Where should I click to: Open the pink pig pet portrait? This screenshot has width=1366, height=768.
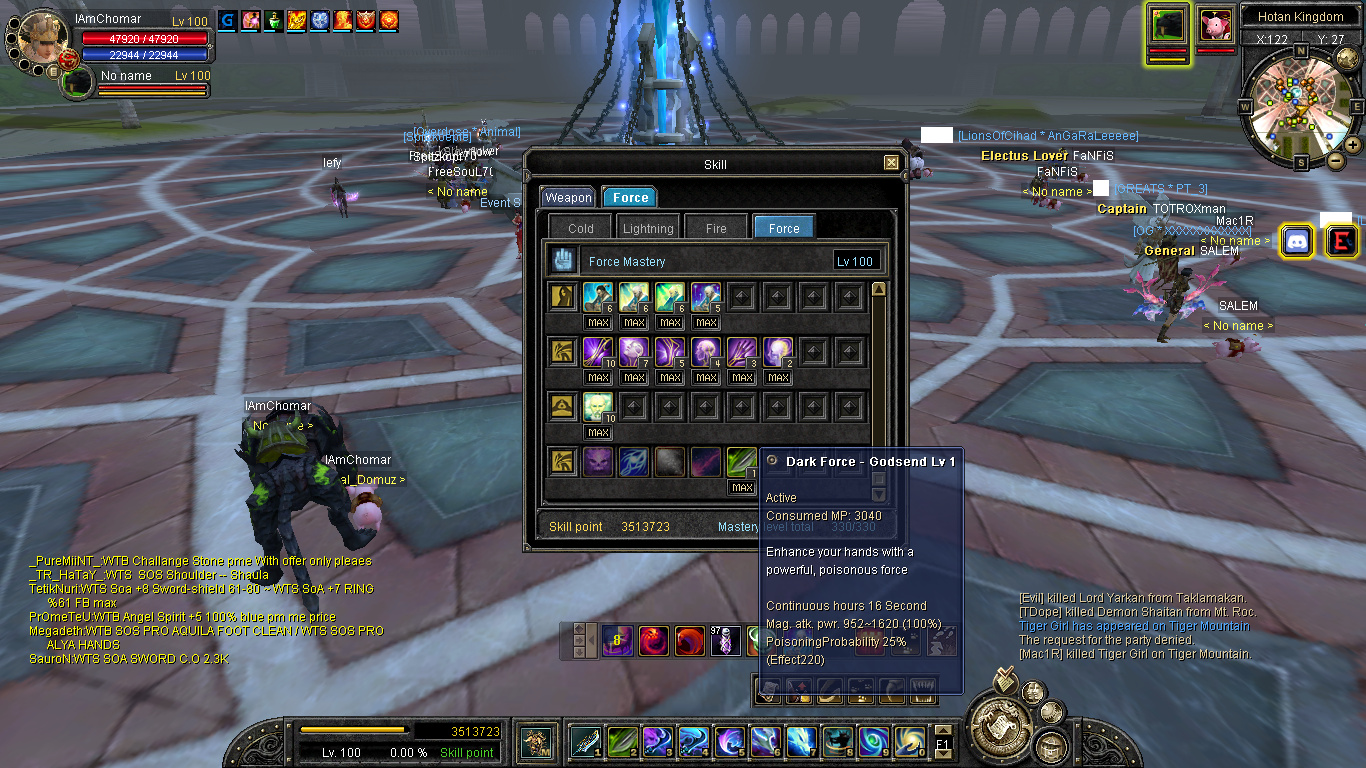pyautogui.click(x=1215, y=24)
